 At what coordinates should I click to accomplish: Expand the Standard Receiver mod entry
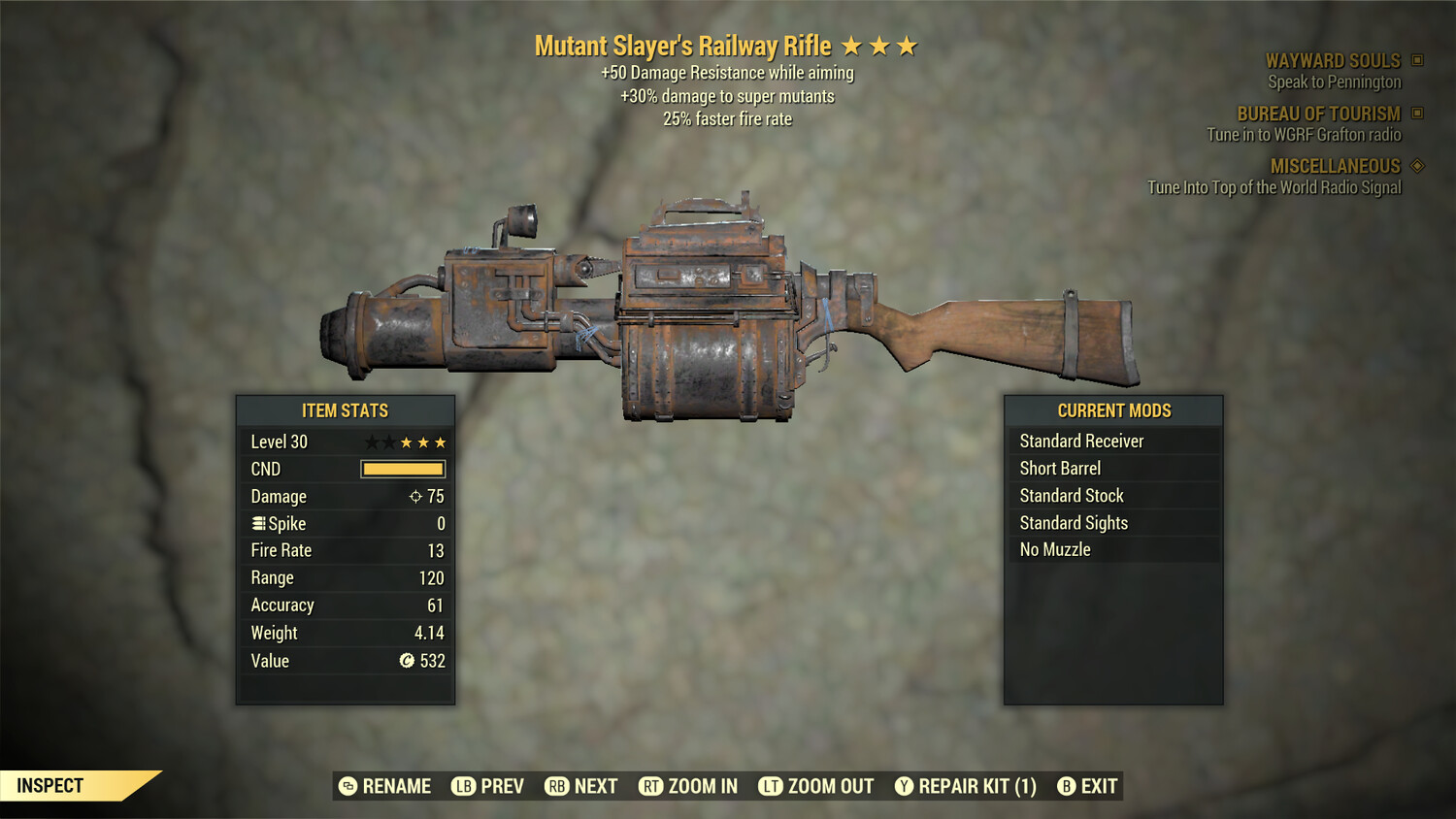(1082, 441)
